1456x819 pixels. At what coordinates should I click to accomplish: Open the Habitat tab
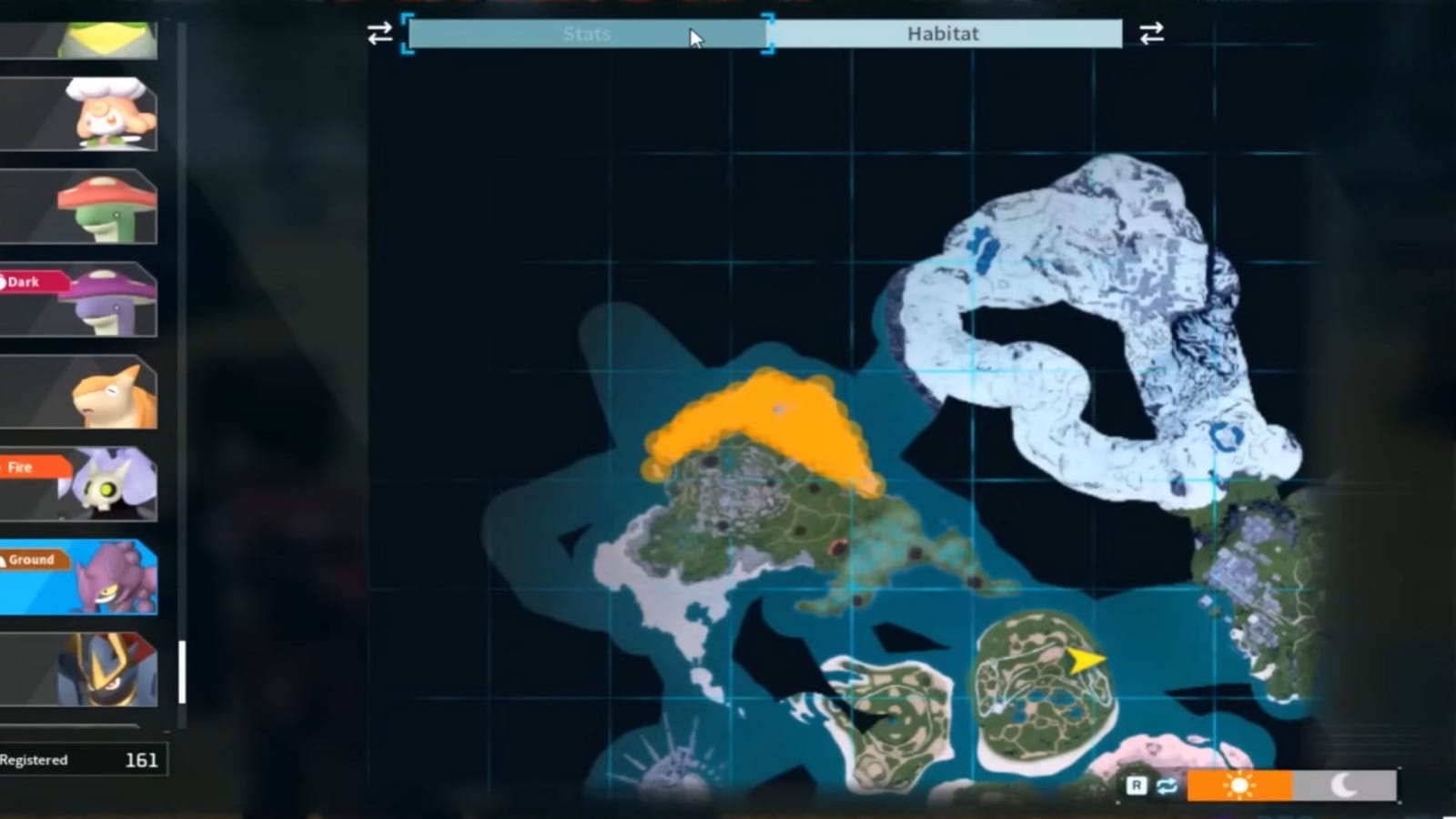tap(942, 34)
